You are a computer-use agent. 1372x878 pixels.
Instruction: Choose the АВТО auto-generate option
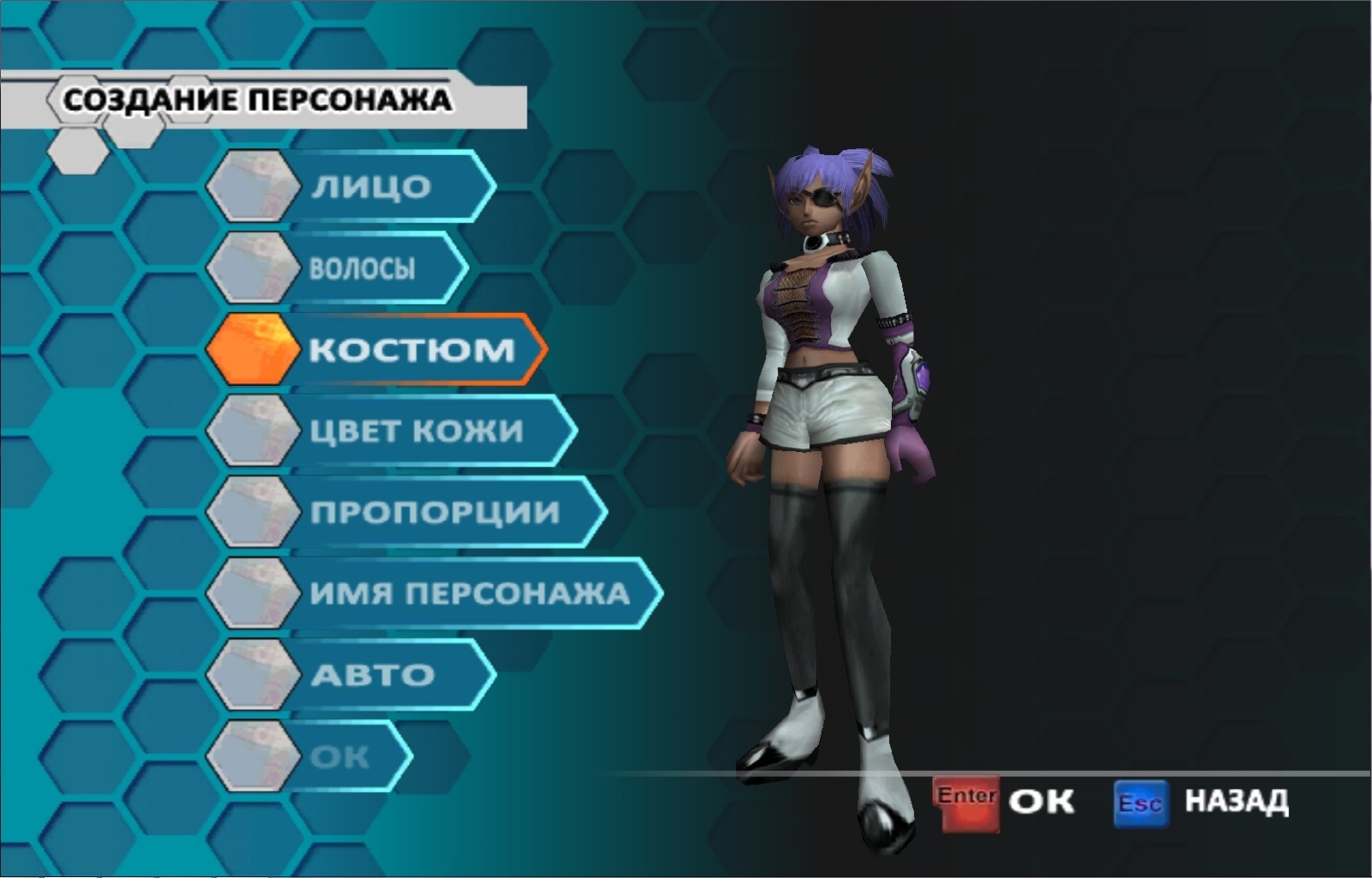coord(372,675)
